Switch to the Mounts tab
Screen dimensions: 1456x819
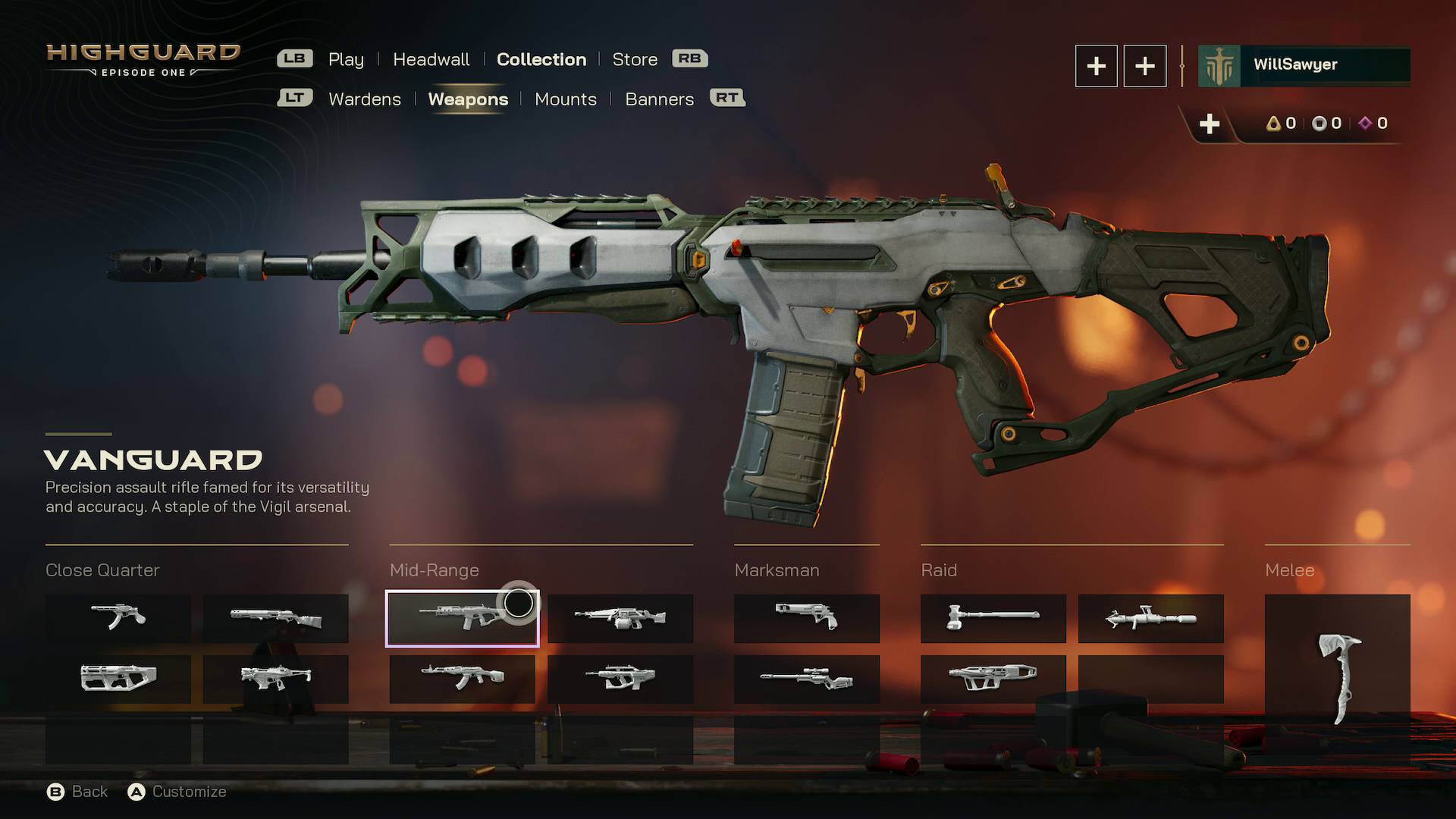566,99
